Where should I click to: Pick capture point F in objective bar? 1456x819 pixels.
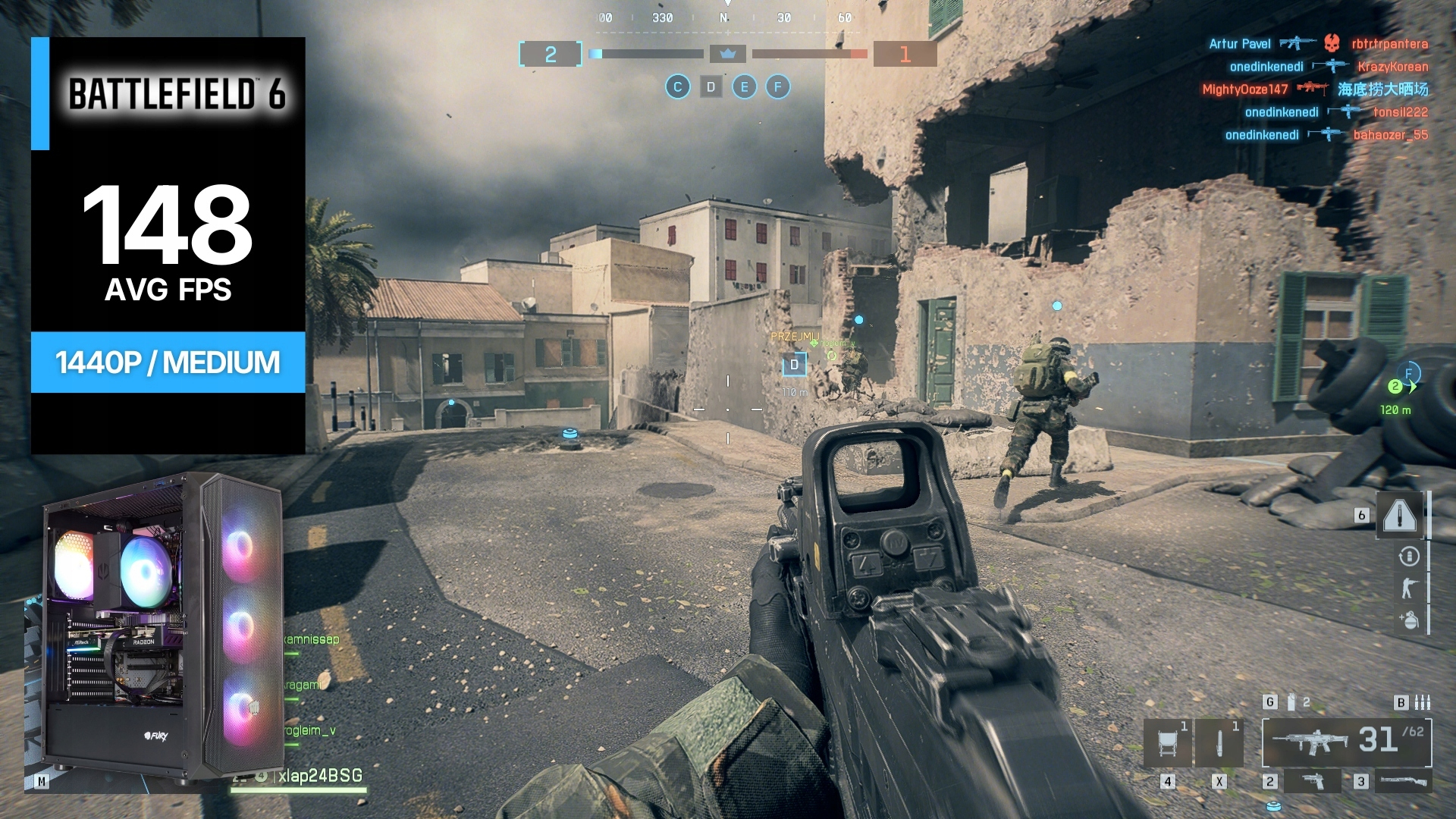[x=777, y=87]
